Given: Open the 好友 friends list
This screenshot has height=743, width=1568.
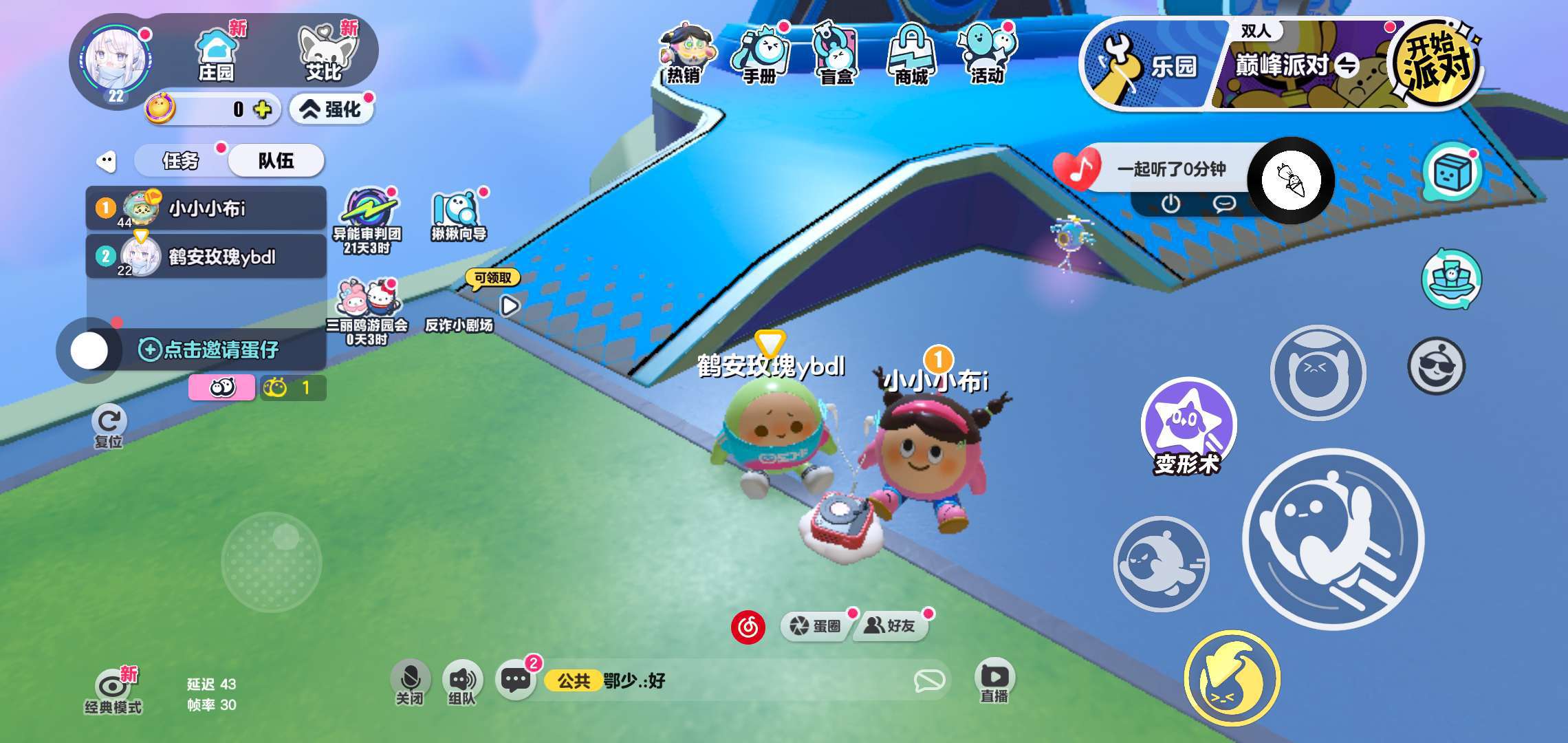Looking at the screenshot, I should click(x=891, y=626).
